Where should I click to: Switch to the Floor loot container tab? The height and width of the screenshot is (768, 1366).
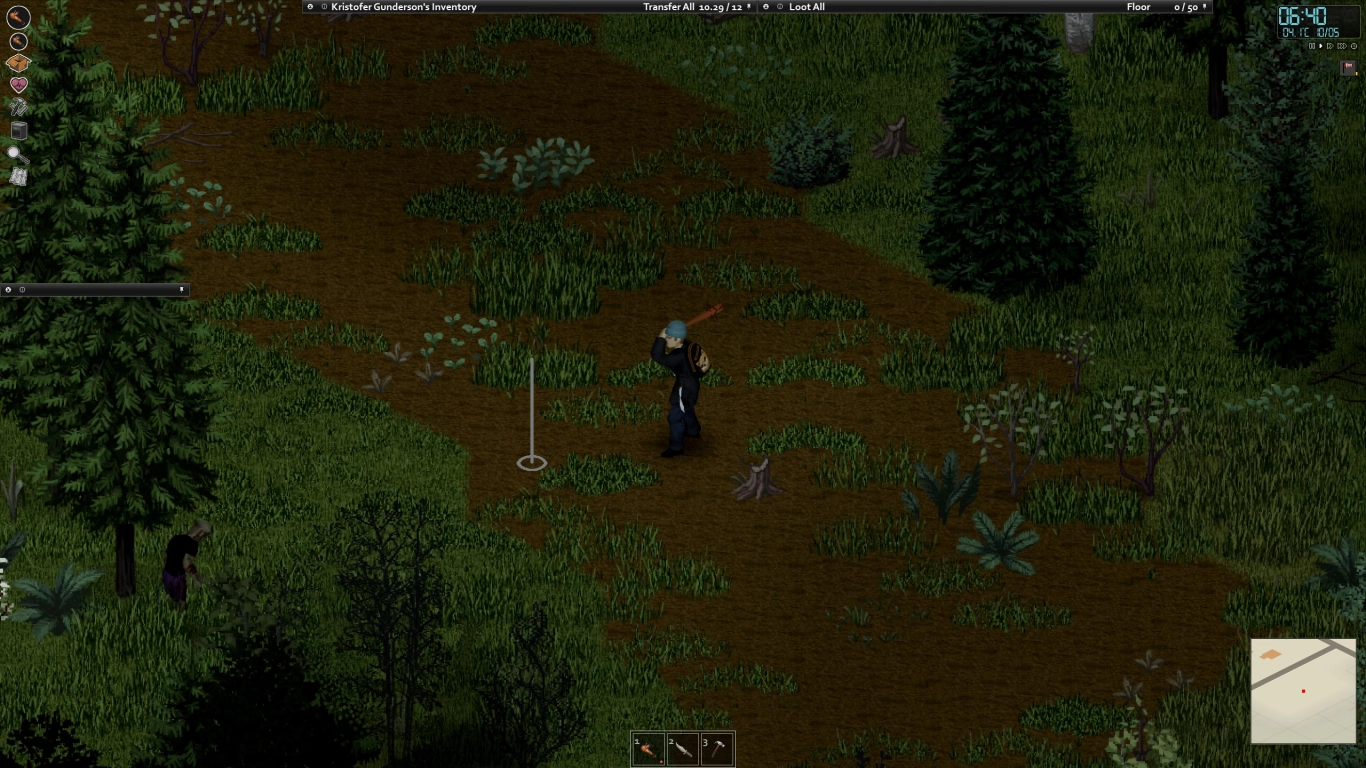[1138, 7]
